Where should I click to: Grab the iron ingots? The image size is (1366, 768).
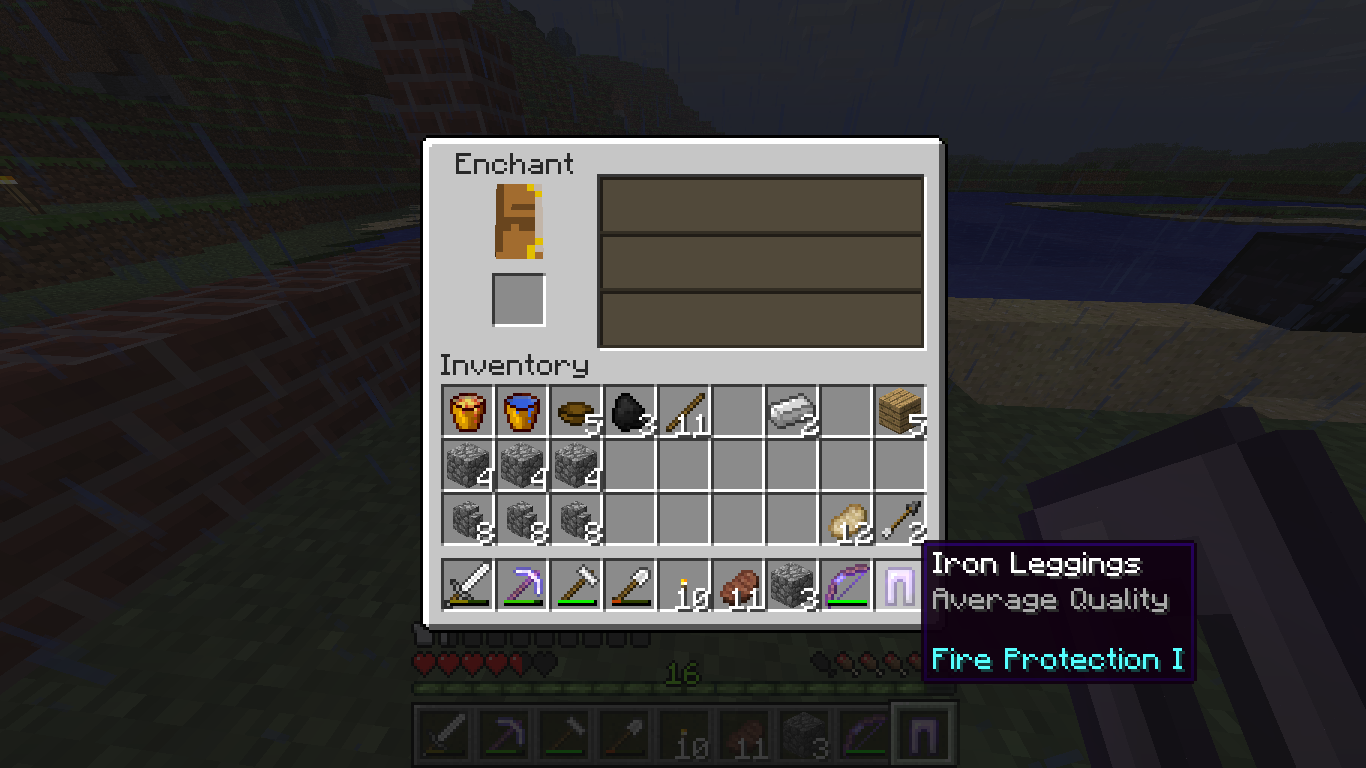pos(791,413)
